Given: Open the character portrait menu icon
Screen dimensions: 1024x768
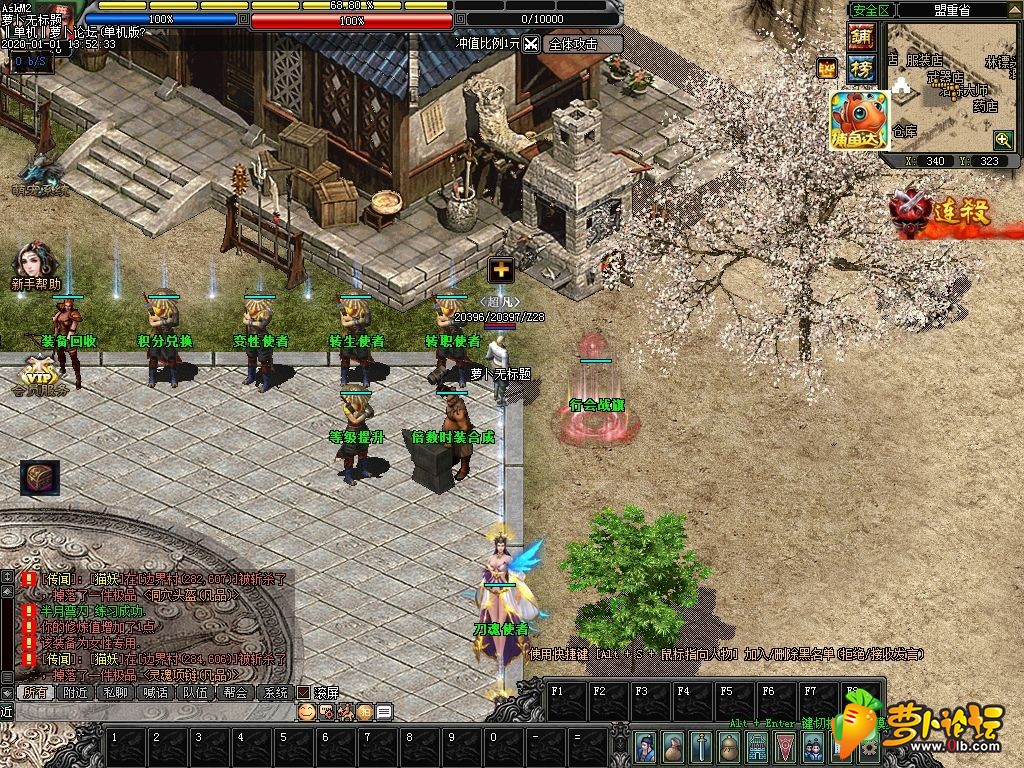Looking at the screenshot, I should (x=647, y=746).
